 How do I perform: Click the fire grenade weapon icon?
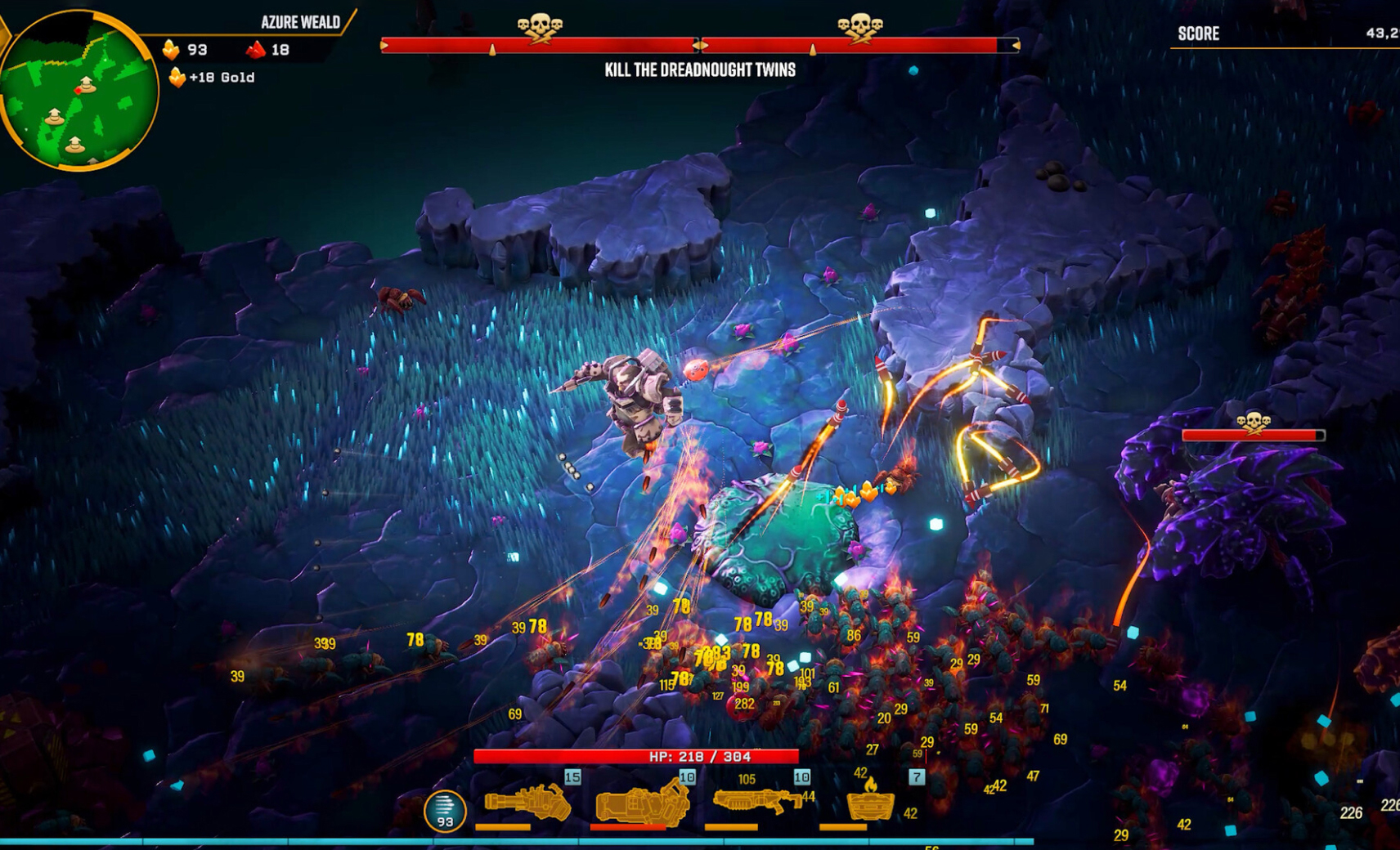pyautogui.click(x=871, y=805)
